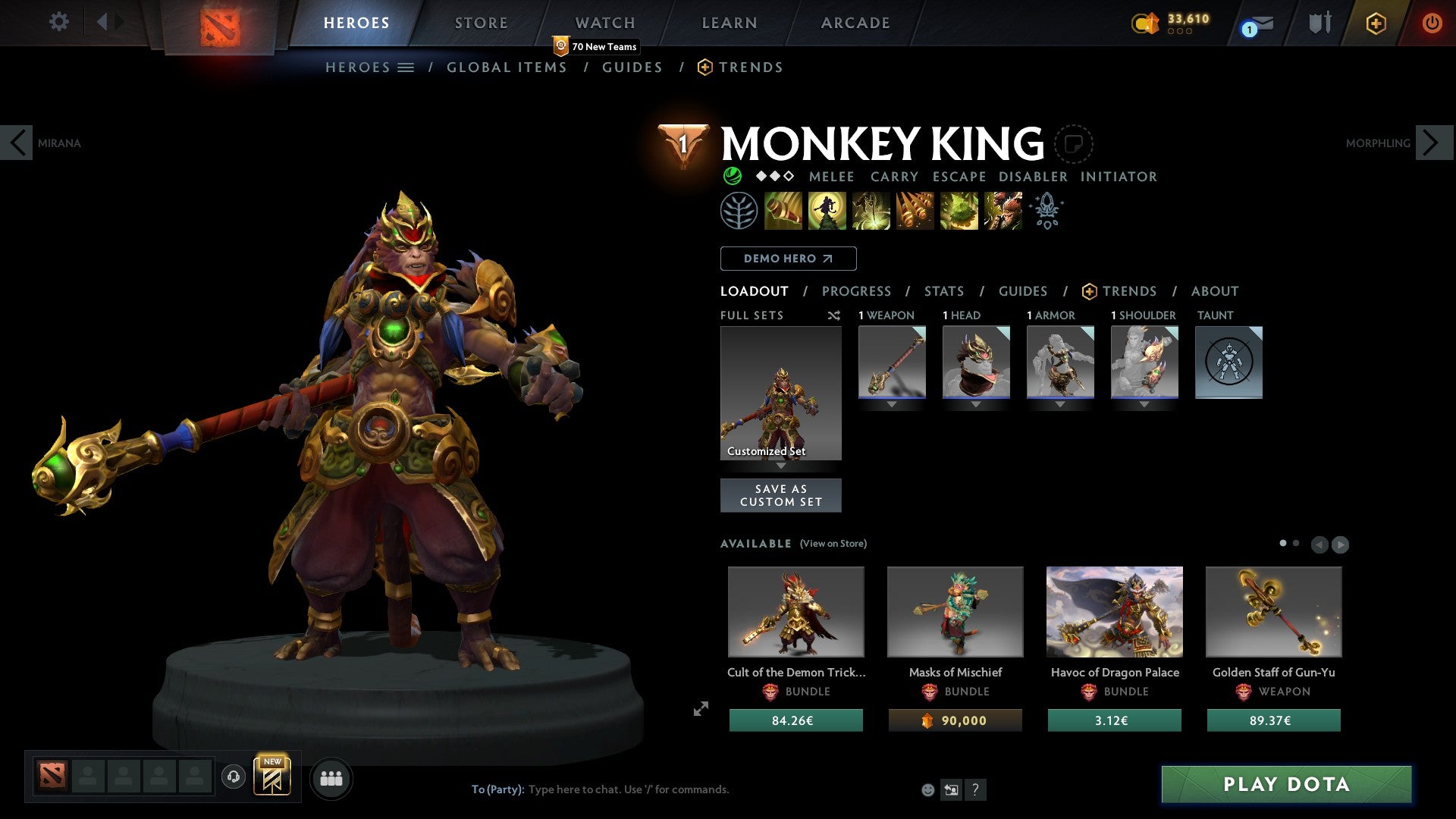Open the ARCADE menu item
1456x819 pixels.
point(855,23)
